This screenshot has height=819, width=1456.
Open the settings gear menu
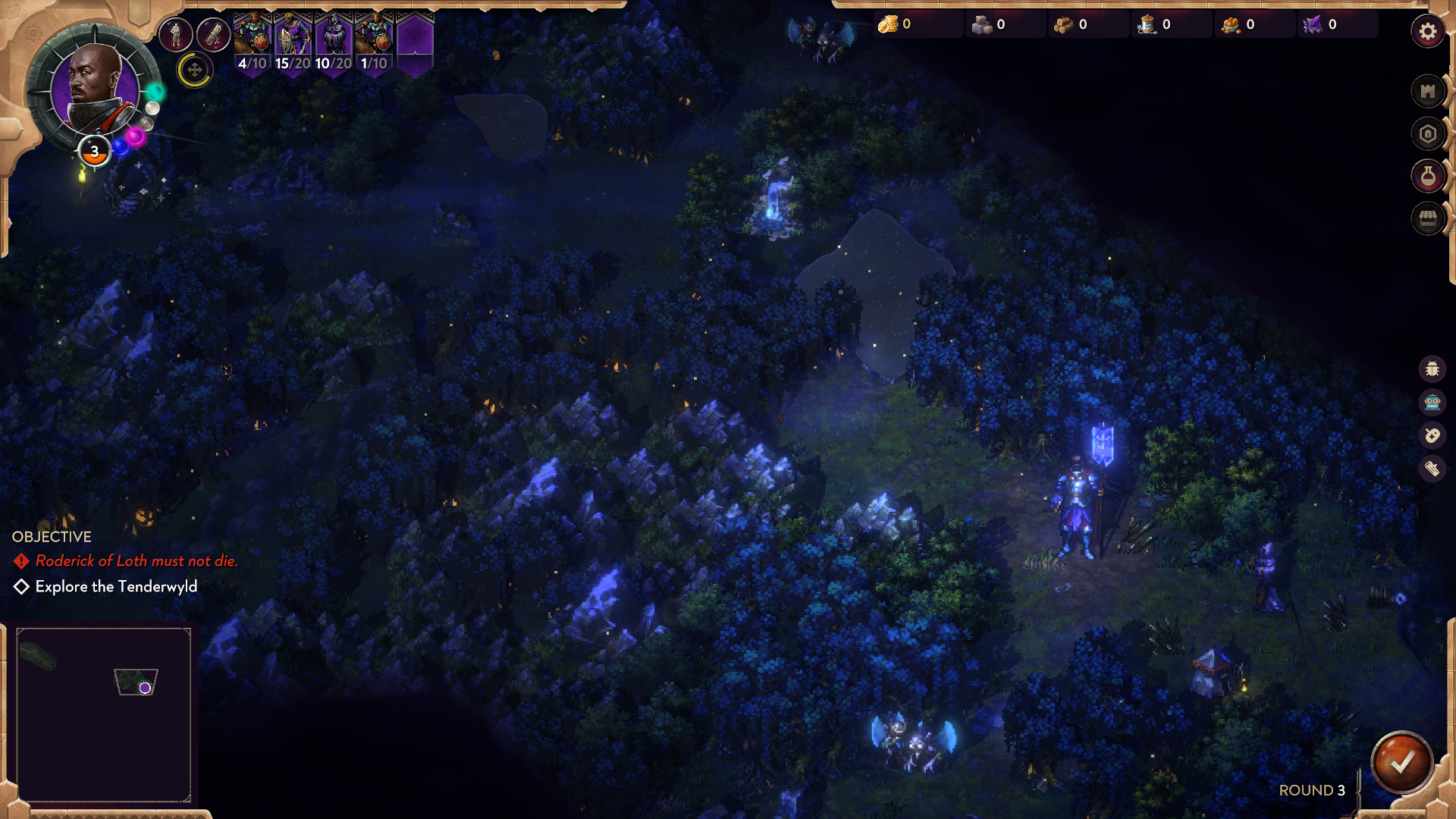(1427, 32)
